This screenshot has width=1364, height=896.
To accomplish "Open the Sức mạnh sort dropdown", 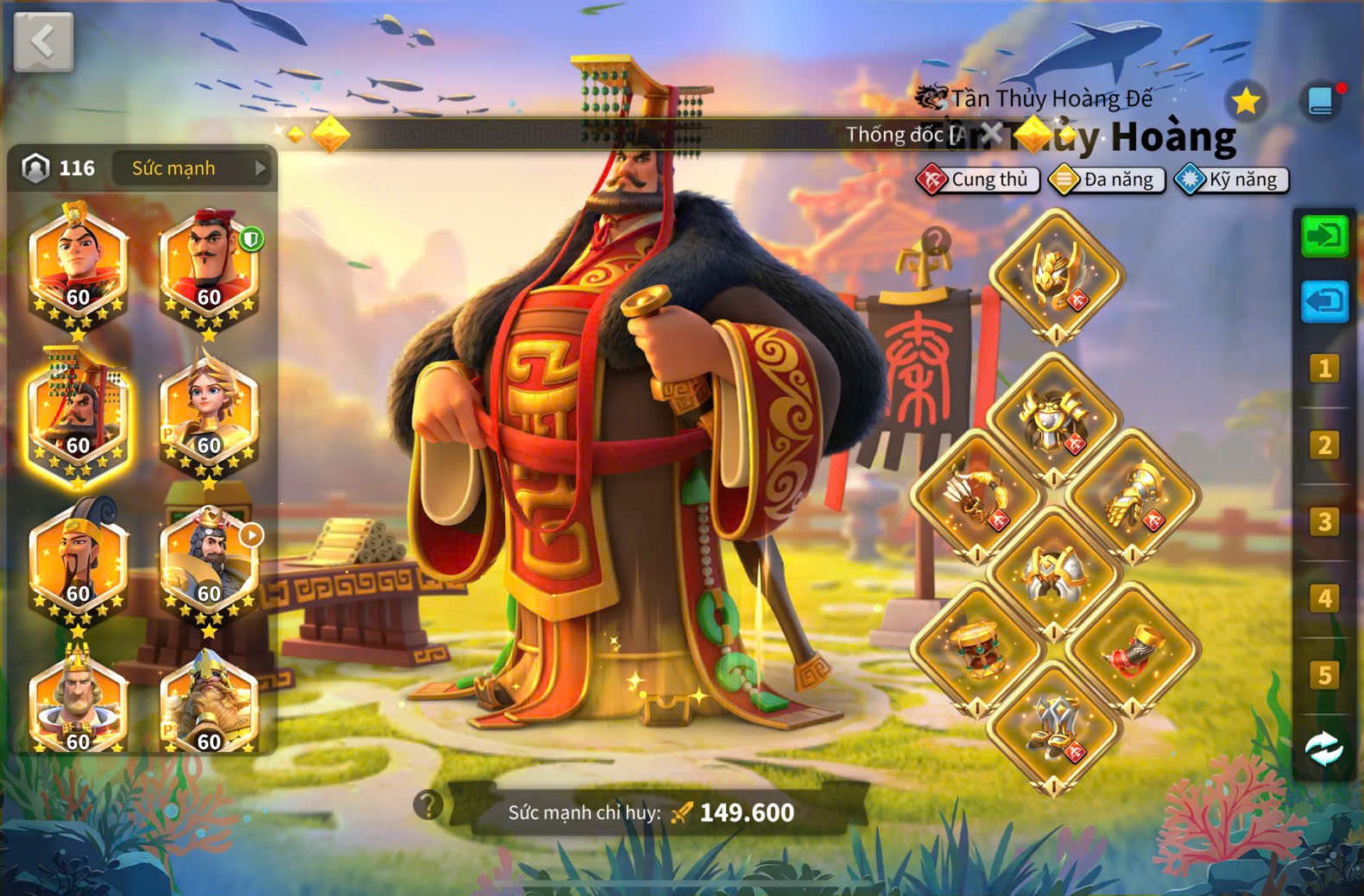I will [192, 168].
